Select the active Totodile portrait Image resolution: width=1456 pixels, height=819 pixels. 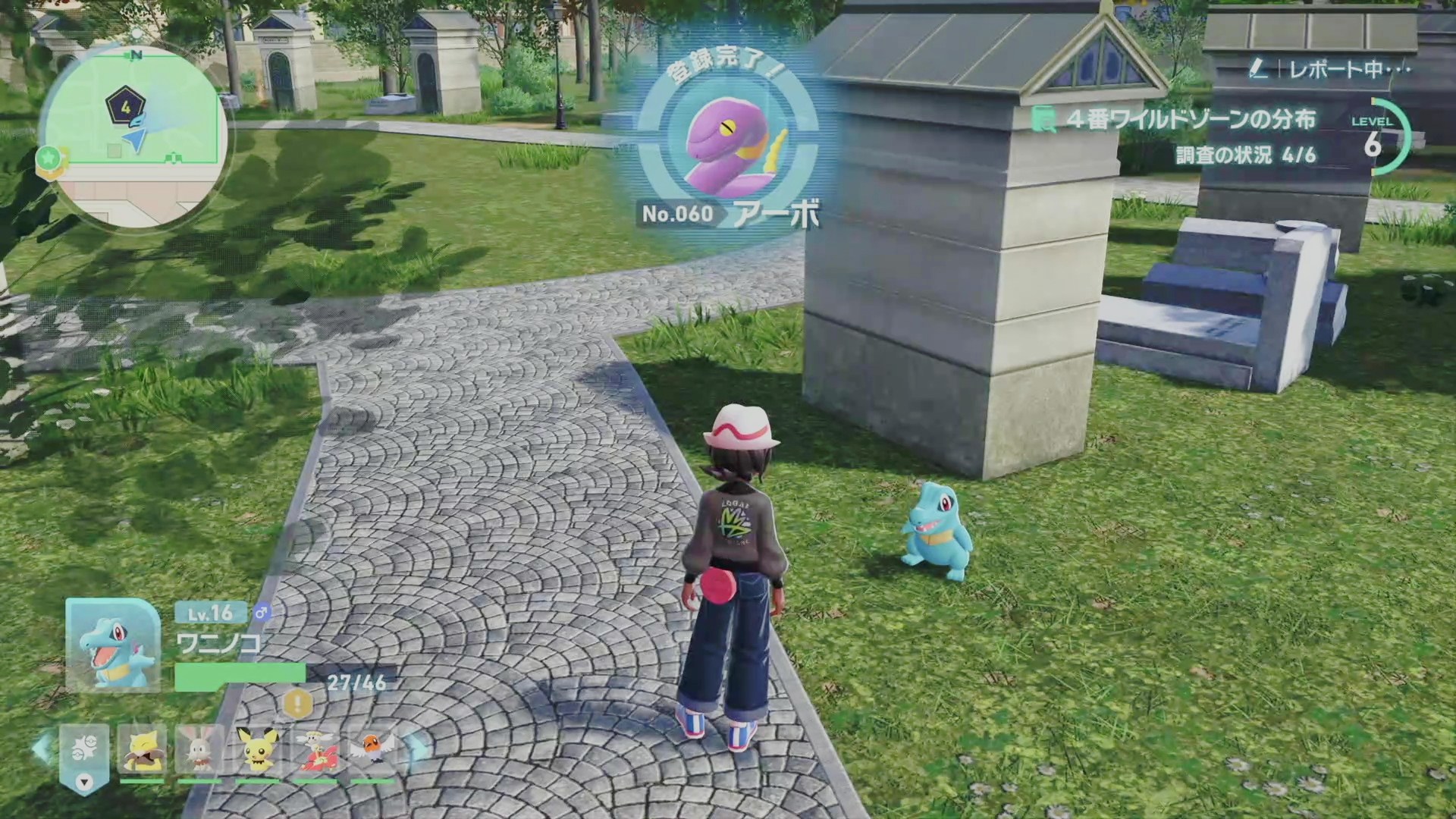pyautogui.click(x=113, y=645)
